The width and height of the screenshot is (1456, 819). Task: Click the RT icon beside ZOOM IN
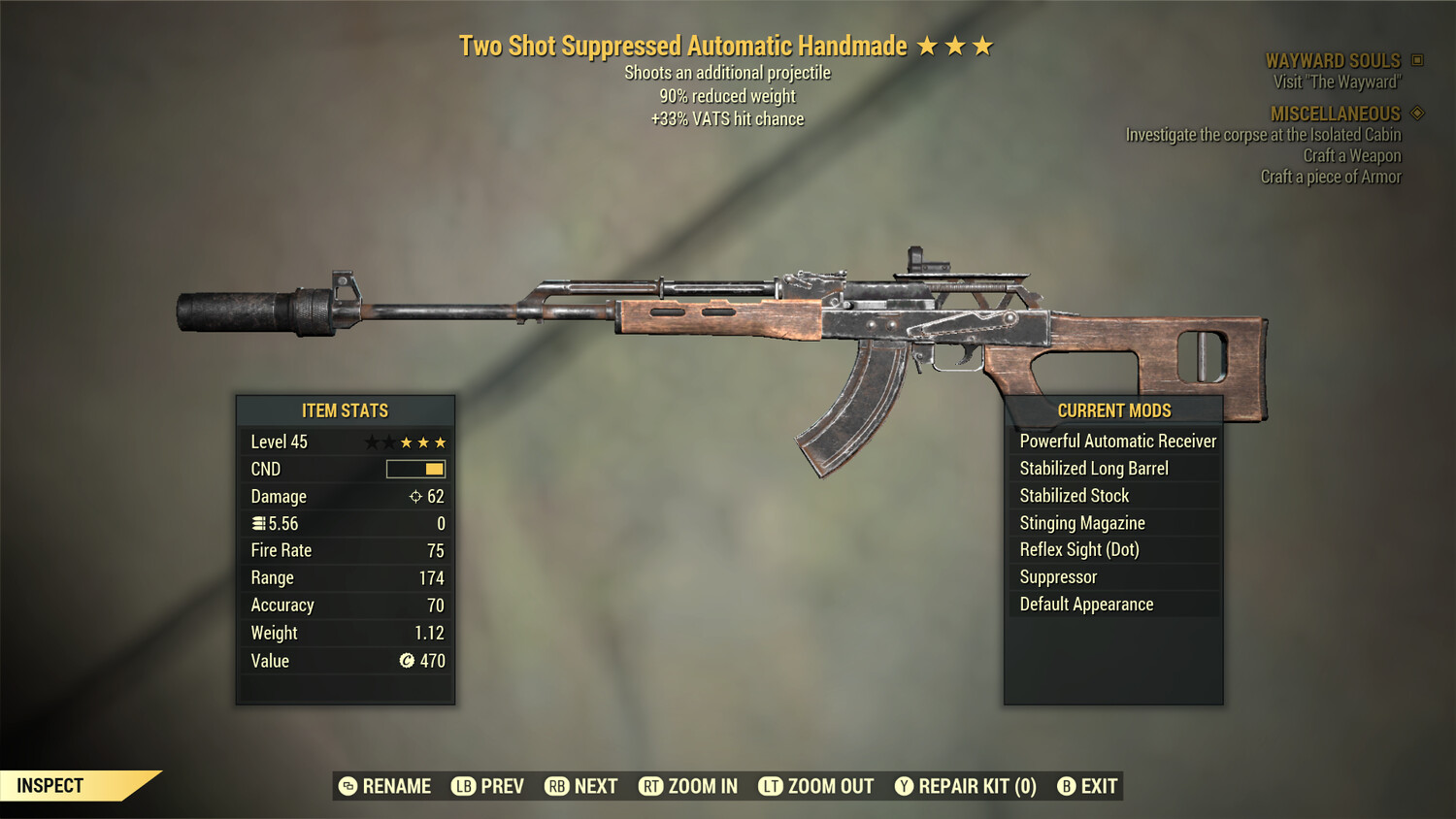[651, 786]
